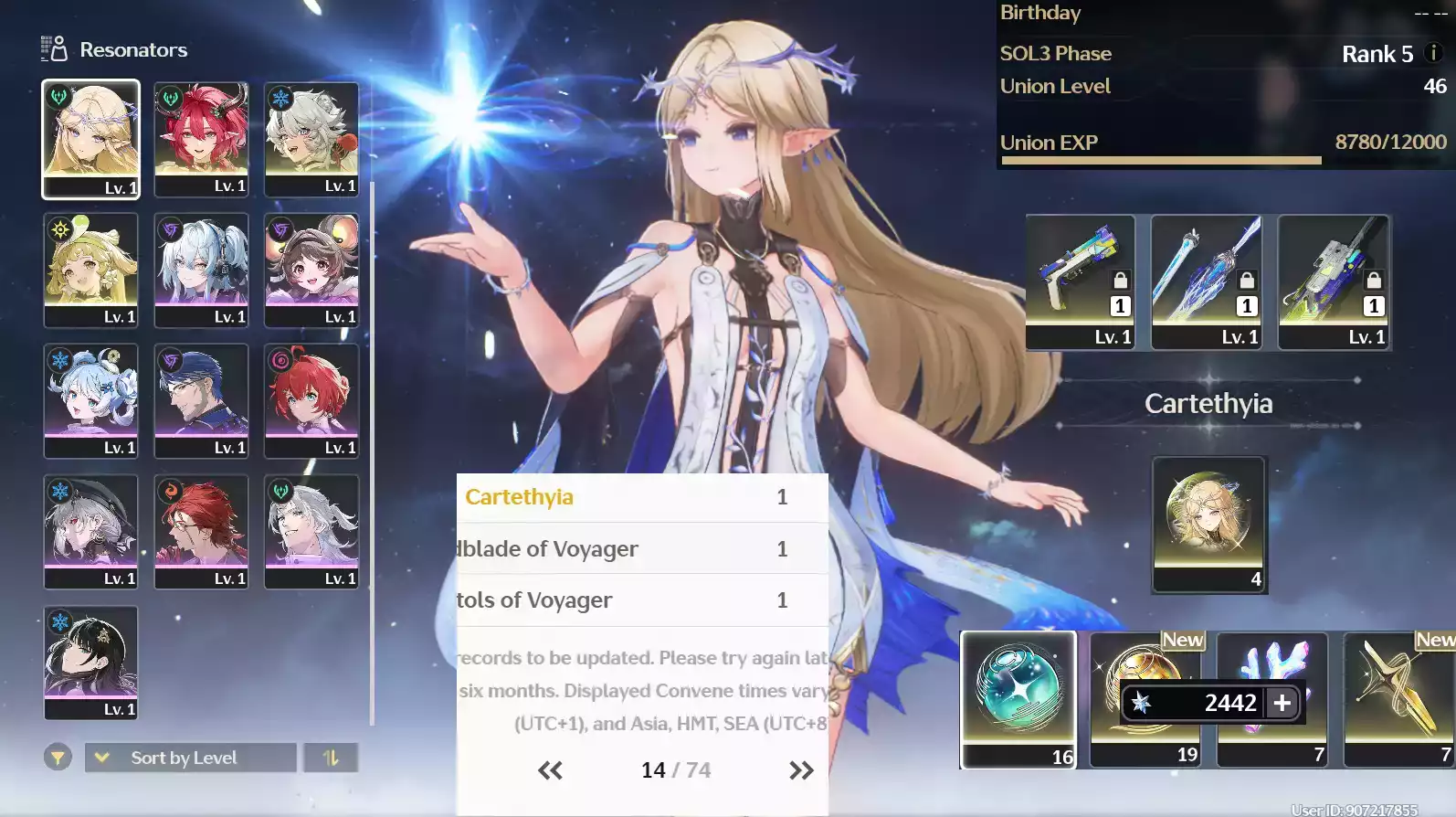
Task: Open the resonator filter funnel button
Action: 58,758
